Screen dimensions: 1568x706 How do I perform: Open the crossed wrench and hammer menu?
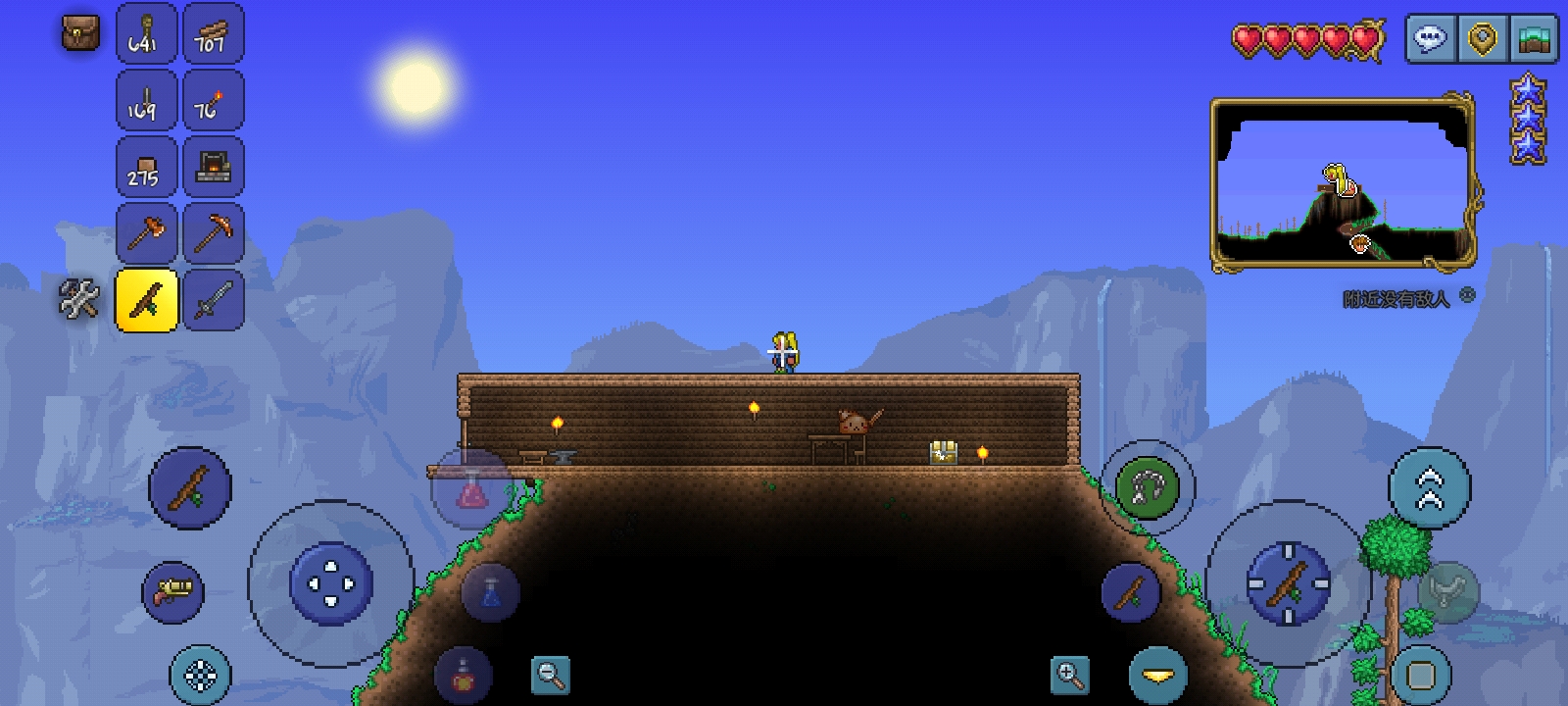pyautogui.click(x=79, y=299)
